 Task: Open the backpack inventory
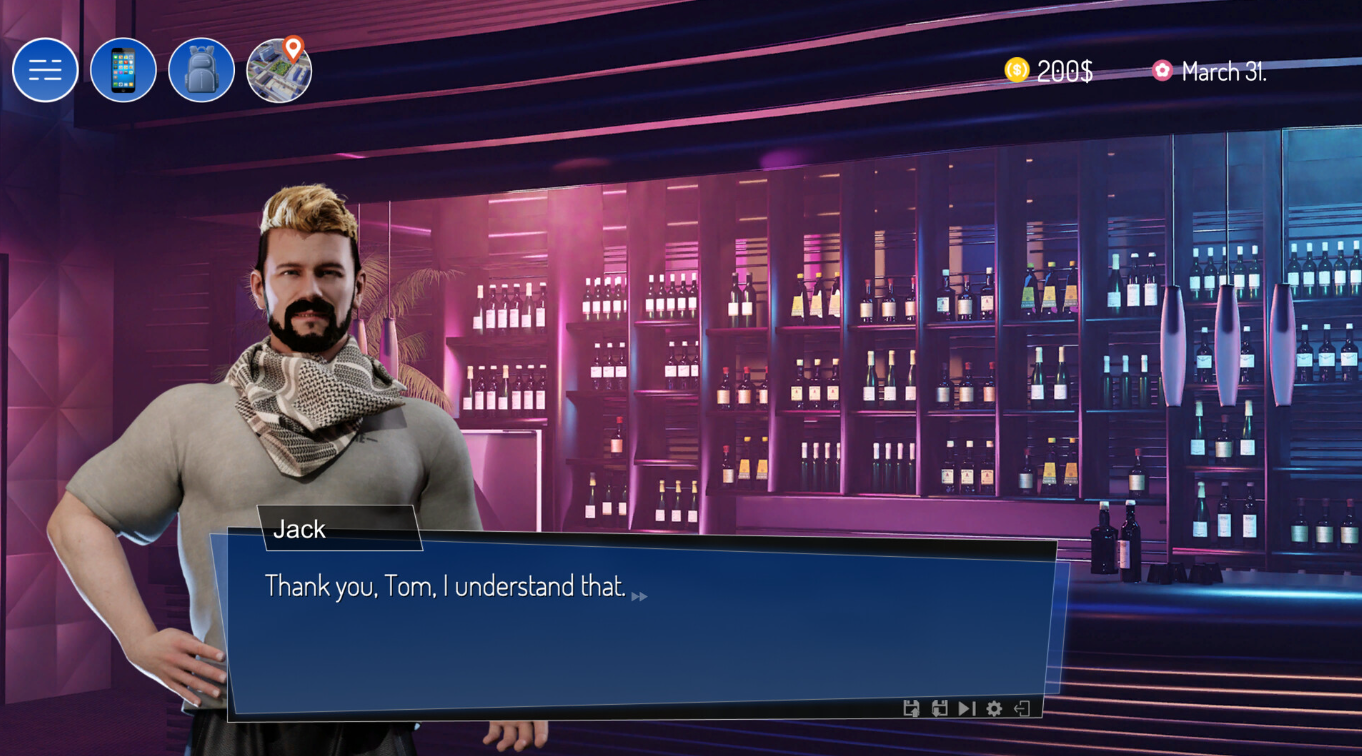[201, 70]
